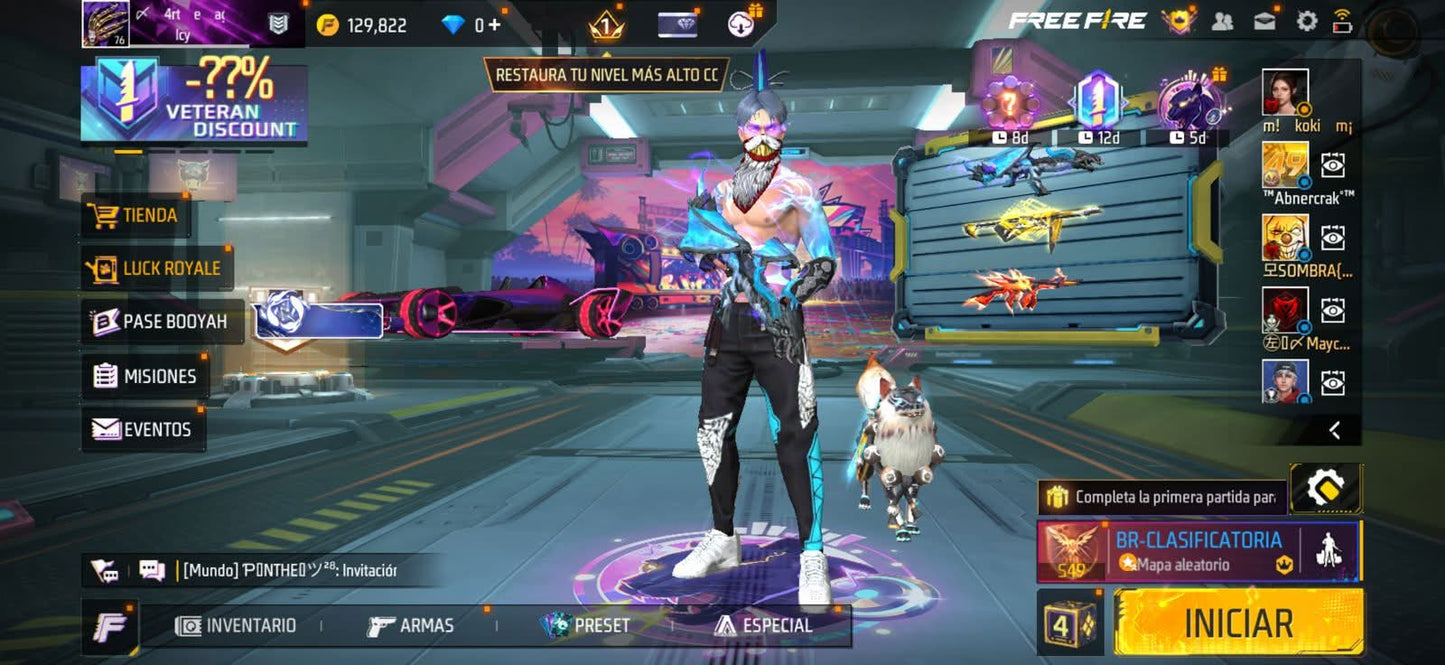Collapse the friends list arrow
Viewport: 1445px width, 665px height.
pos(1334,430)
